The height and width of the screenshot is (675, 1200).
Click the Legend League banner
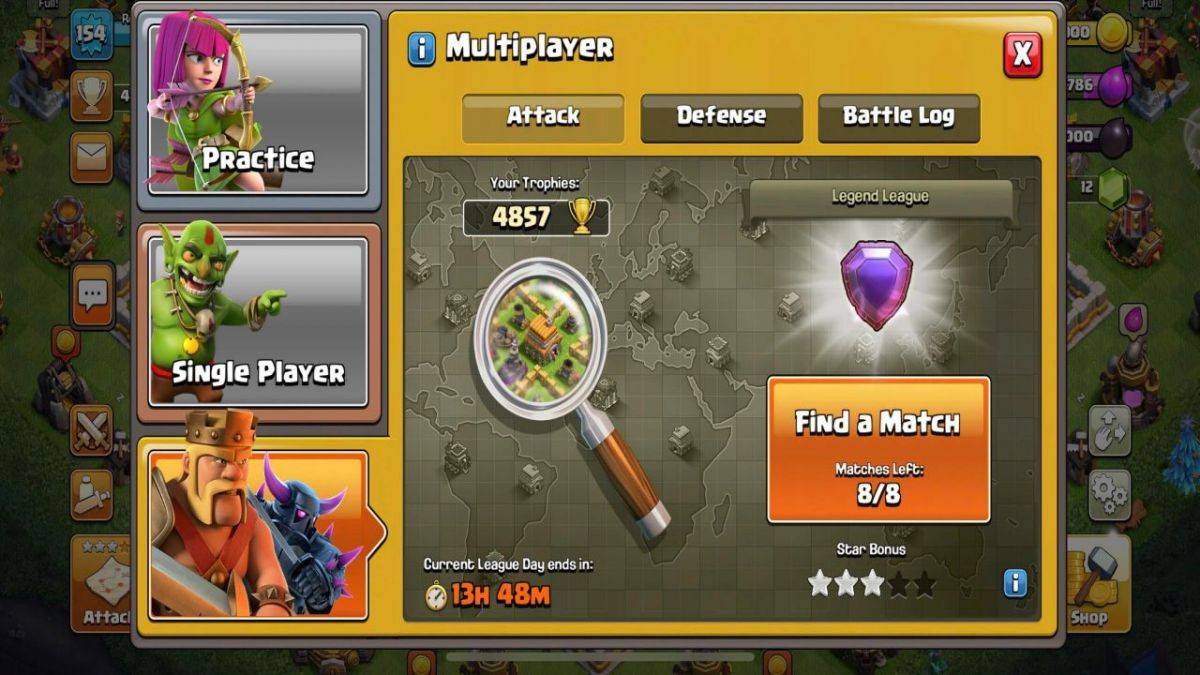click(x=880, y=197)
